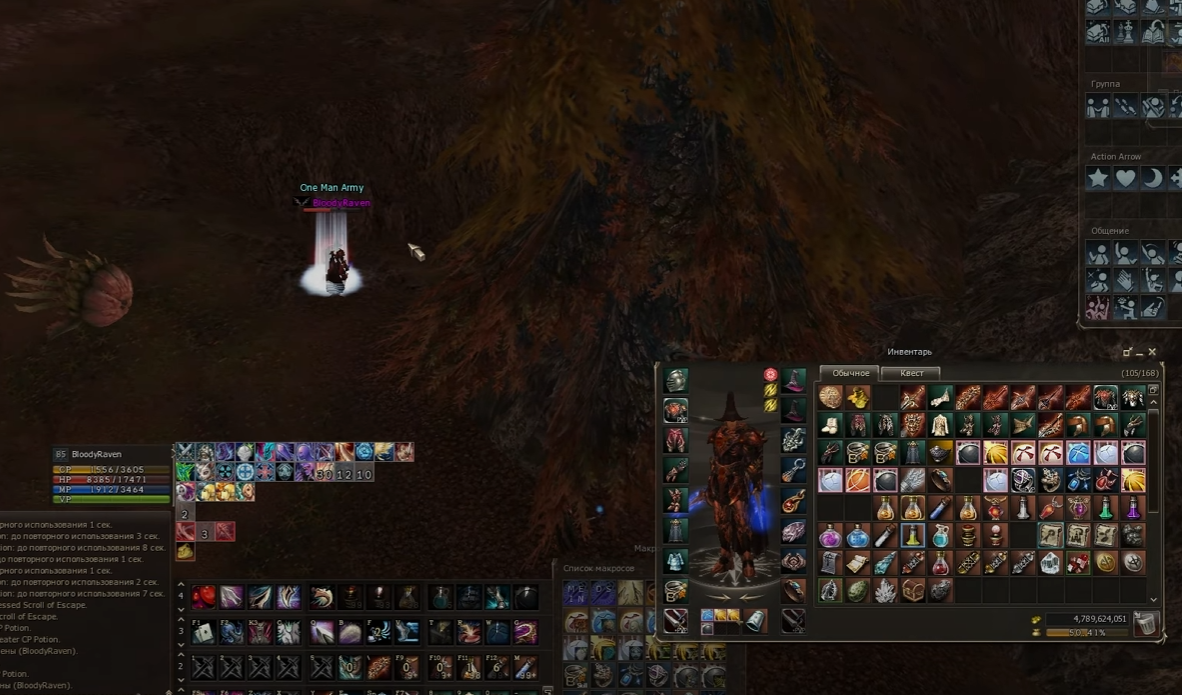The image size is (1182, 695).
Task: Choose the green potion in the inventory
Action: point(1105,508)
